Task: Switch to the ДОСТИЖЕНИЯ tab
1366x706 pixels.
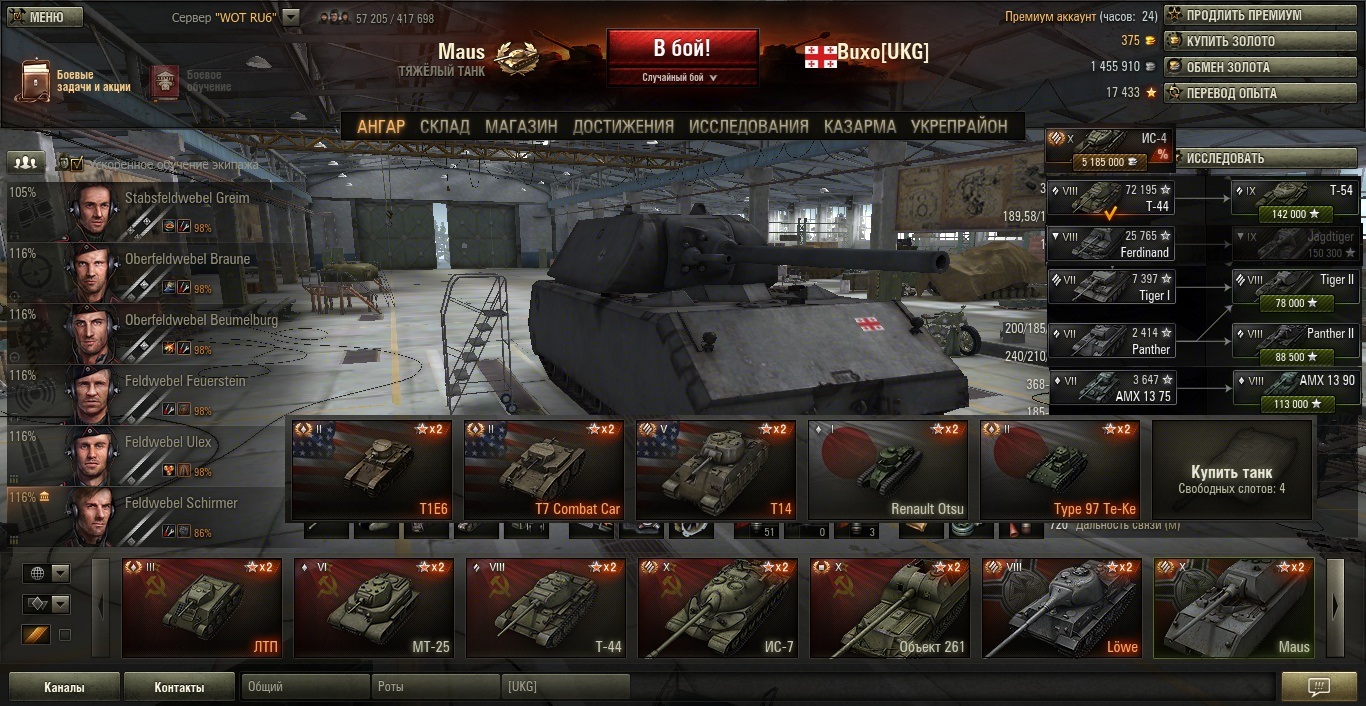Action: 623,126
